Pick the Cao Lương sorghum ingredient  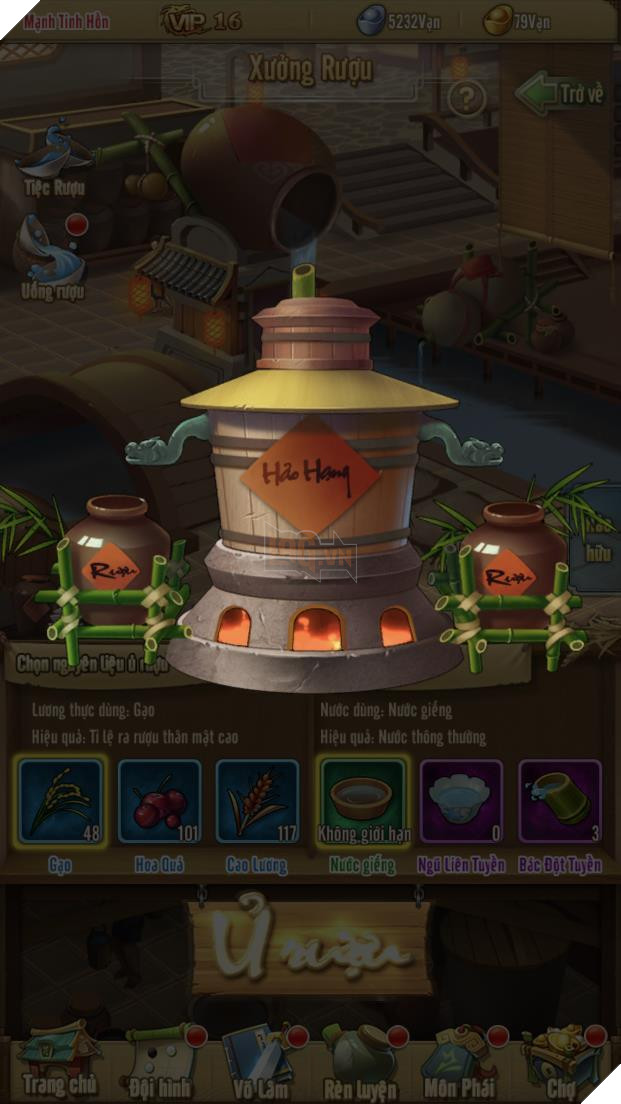258,800
